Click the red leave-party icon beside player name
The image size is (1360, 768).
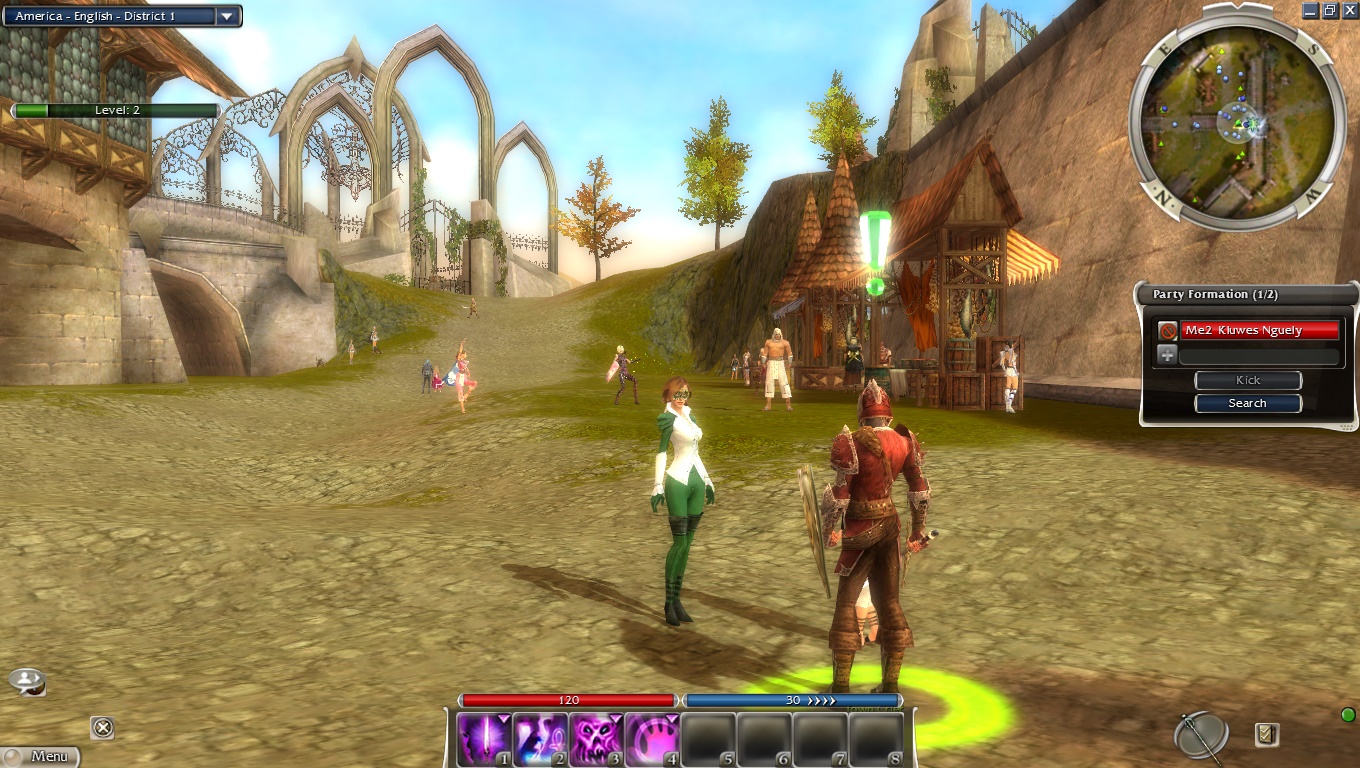click(1167, 330)
